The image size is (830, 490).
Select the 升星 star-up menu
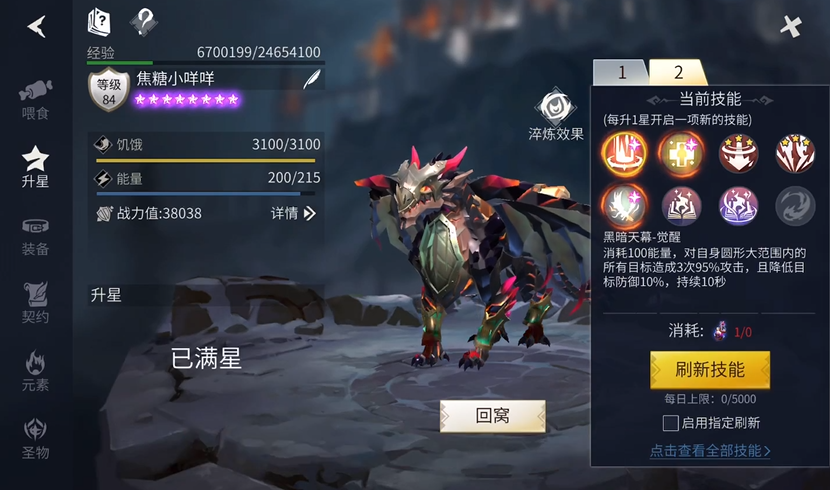click(36, 166)
